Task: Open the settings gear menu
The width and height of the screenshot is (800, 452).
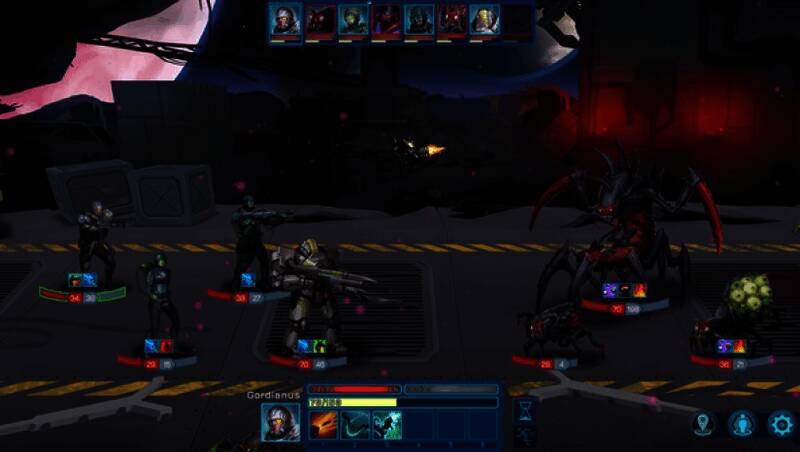Action: pyautogui.click(x=780, y=423)
